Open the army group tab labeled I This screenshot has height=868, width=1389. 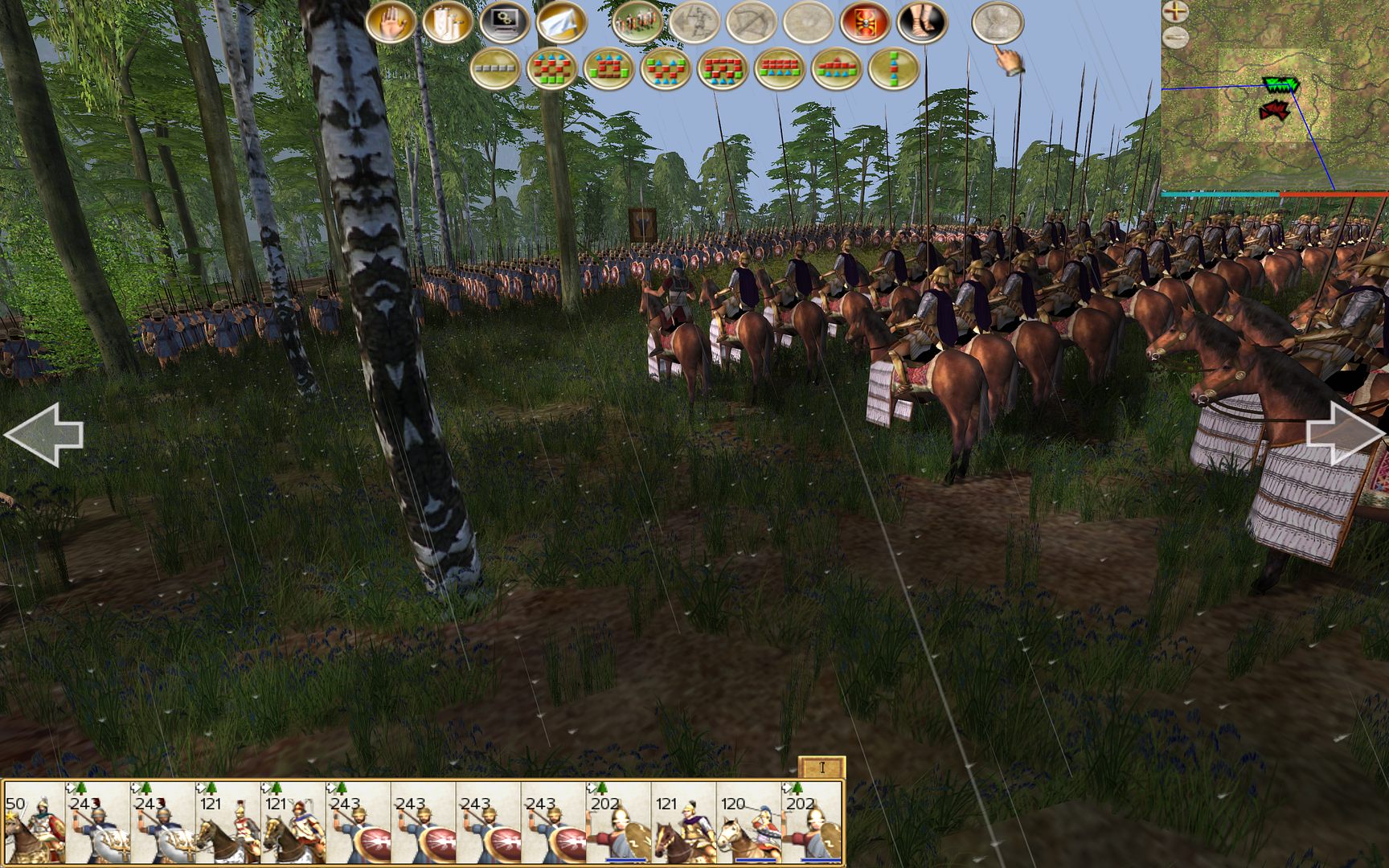pyautogui.click(x=822, y=768)
